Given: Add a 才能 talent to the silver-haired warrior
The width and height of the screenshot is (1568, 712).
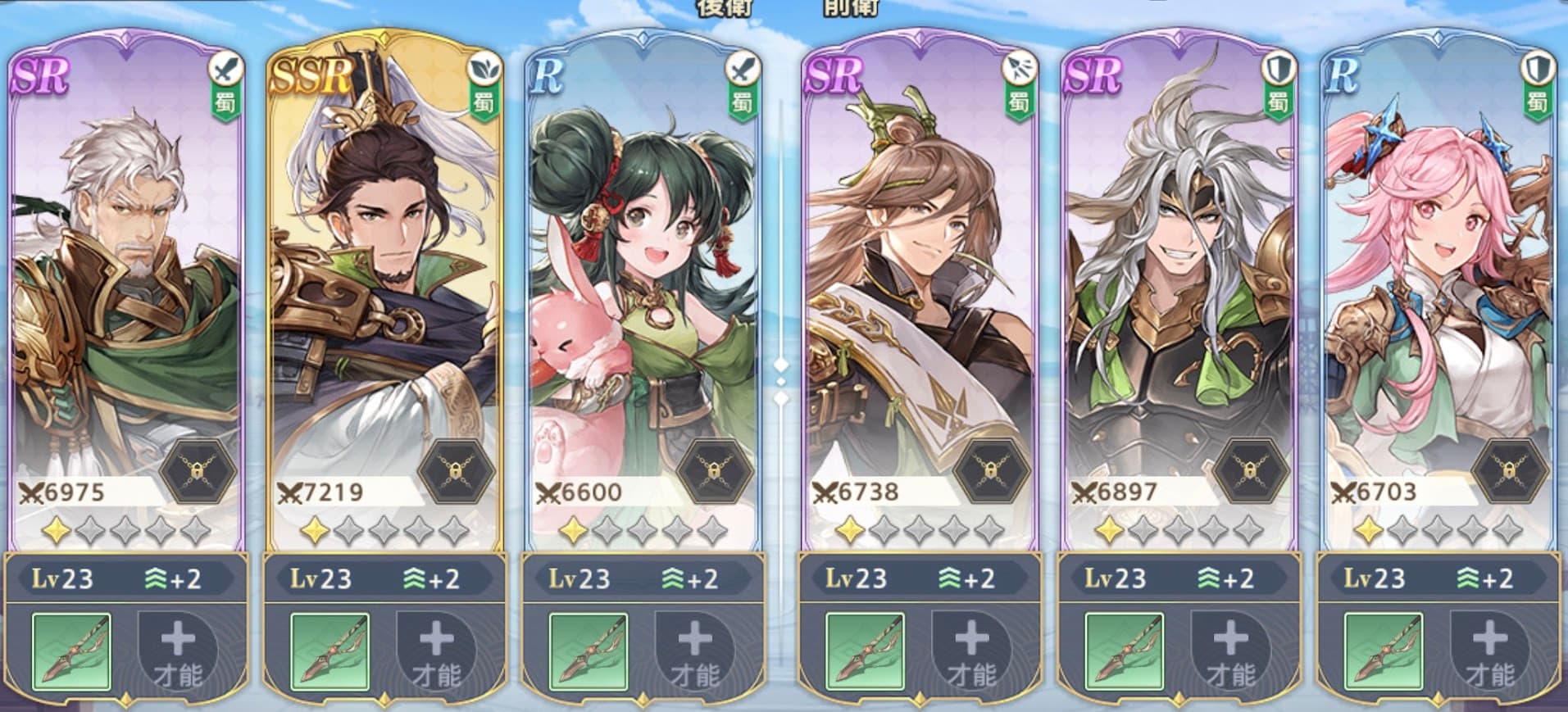Looking at the screenshot, I should (1229, 651).
